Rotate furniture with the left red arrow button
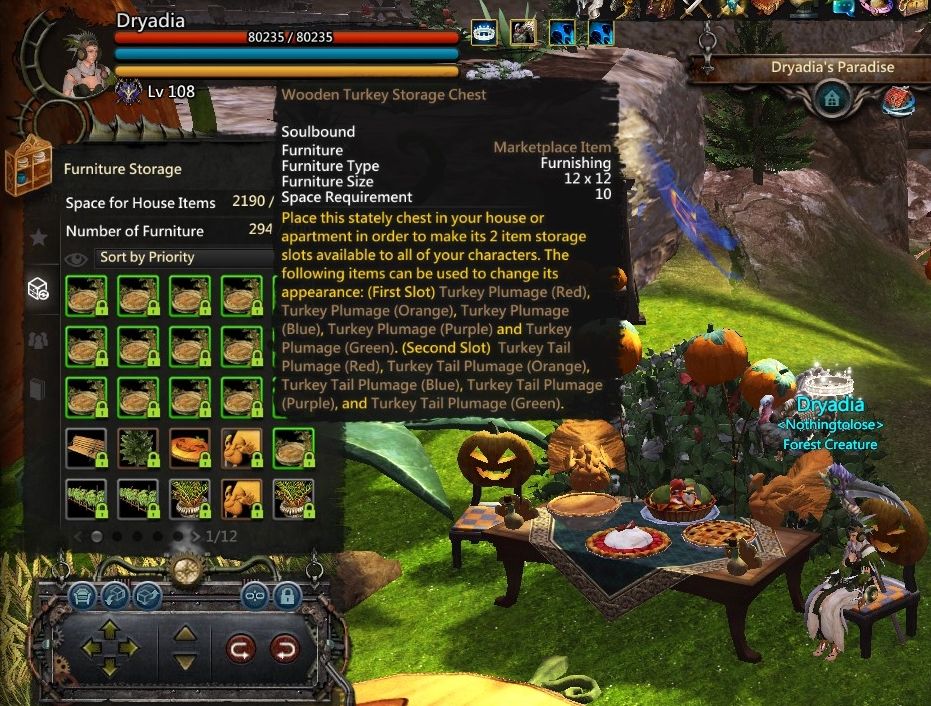 tap(241, 650)
